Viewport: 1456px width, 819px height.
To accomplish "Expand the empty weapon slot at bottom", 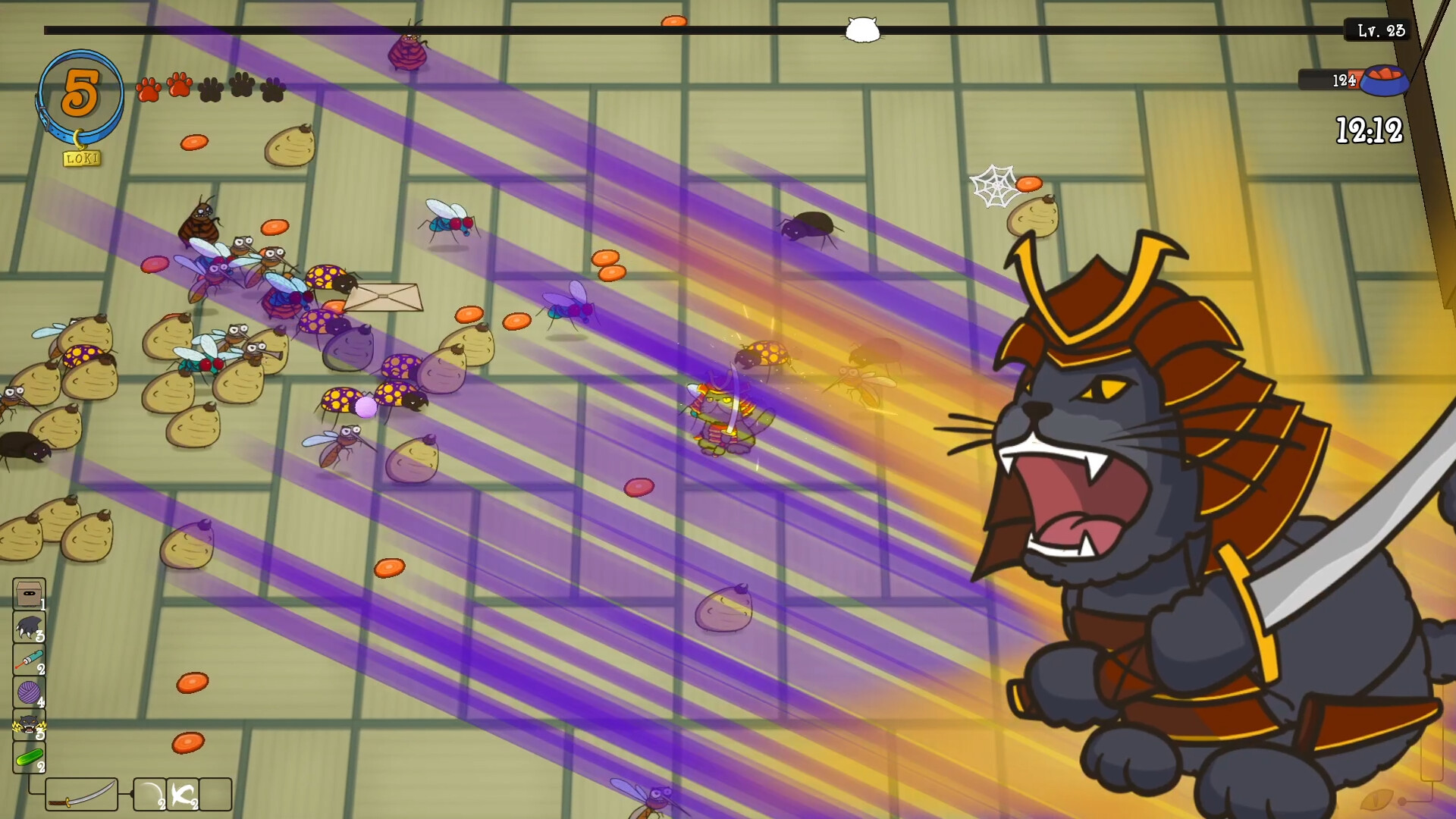I will (x=215, y=795).
